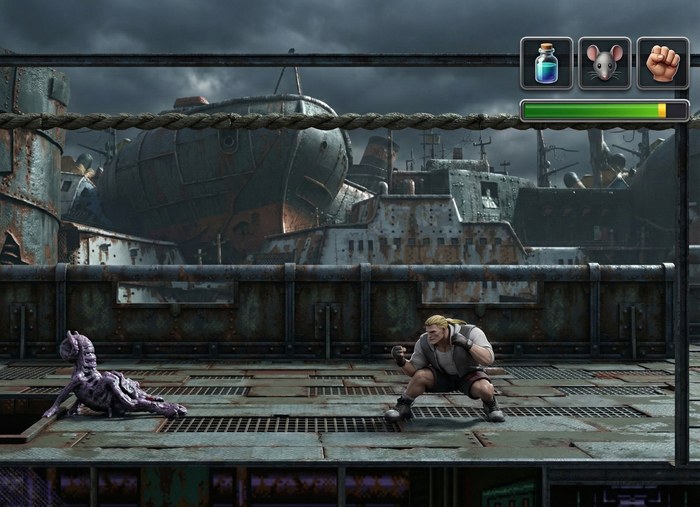This screenshot has width=700, height=507.
Task: Use the blue potion bottle item
Action: point(547,63)
